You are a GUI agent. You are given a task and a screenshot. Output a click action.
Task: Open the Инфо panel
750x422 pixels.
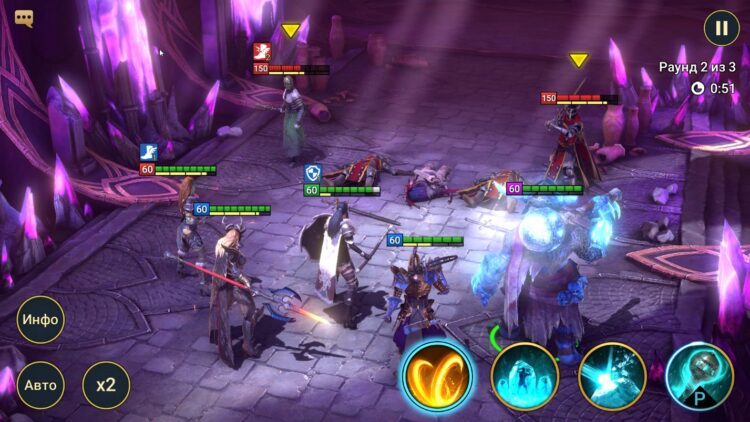(40, 320)
